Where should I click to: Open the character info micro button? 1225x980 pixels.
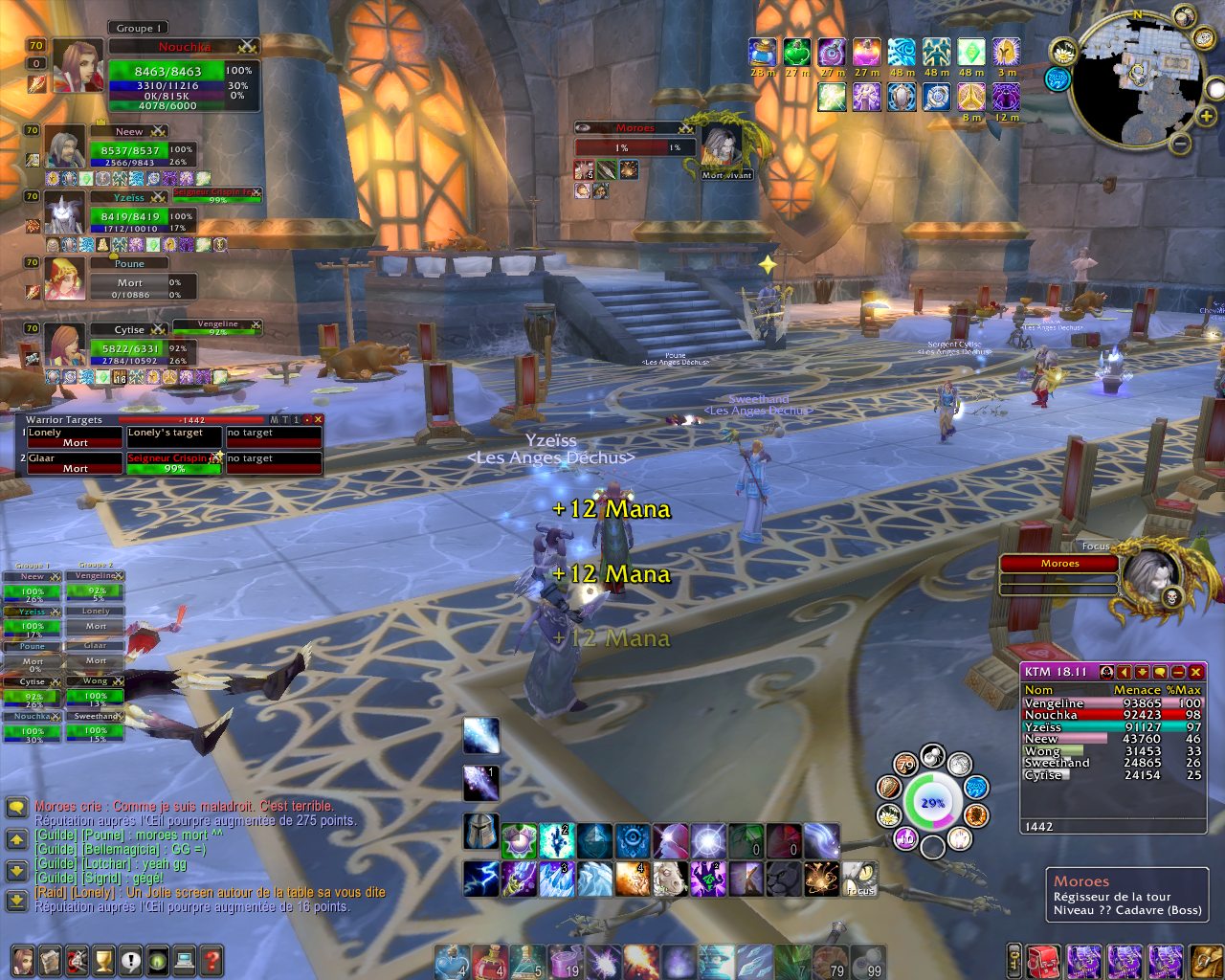pyautogui.click(x=23, y=960)
